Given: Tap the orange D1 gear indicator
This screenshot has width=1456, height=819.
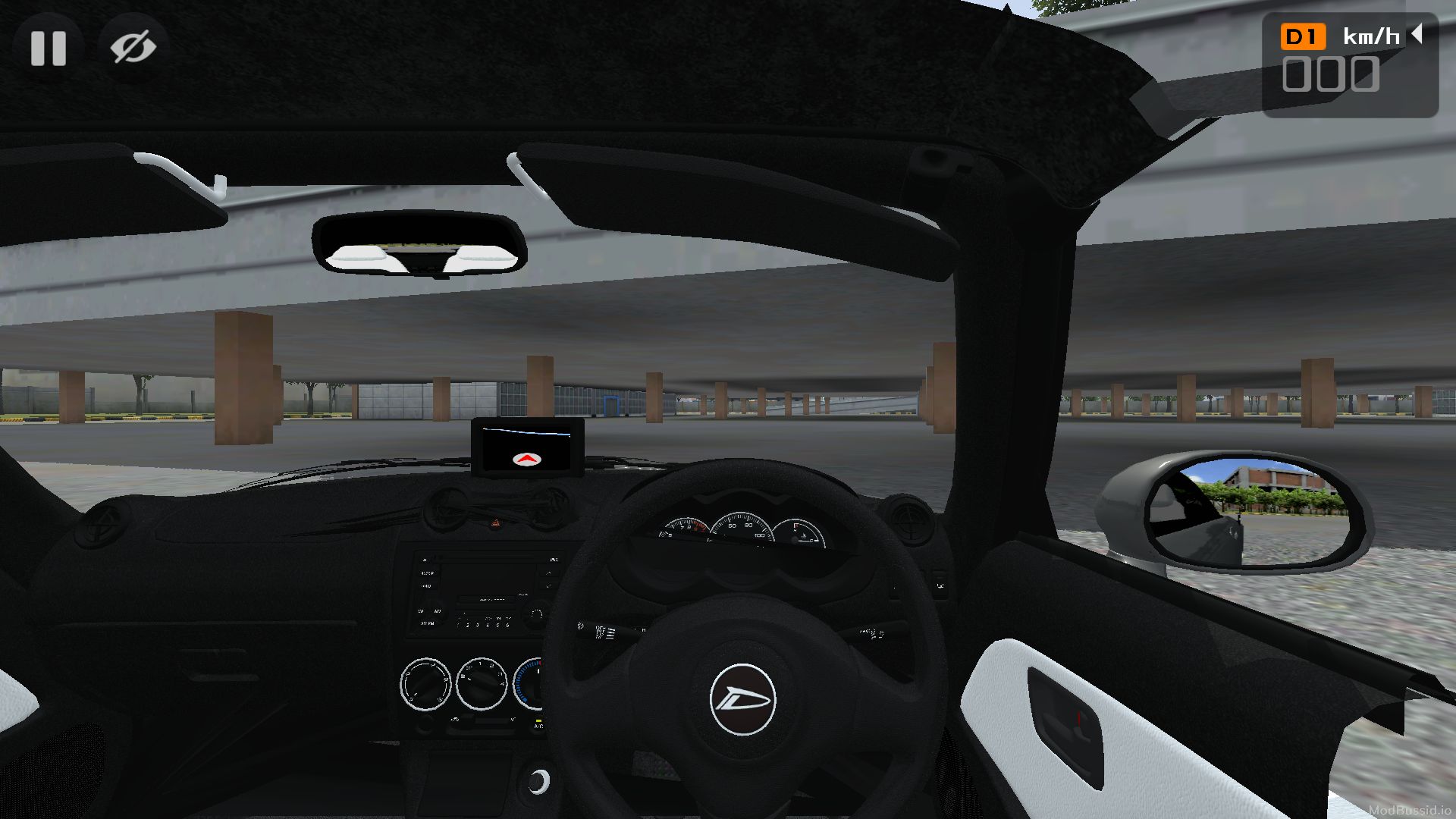Looking at the screenshot, I should [x=1302, y=36].
